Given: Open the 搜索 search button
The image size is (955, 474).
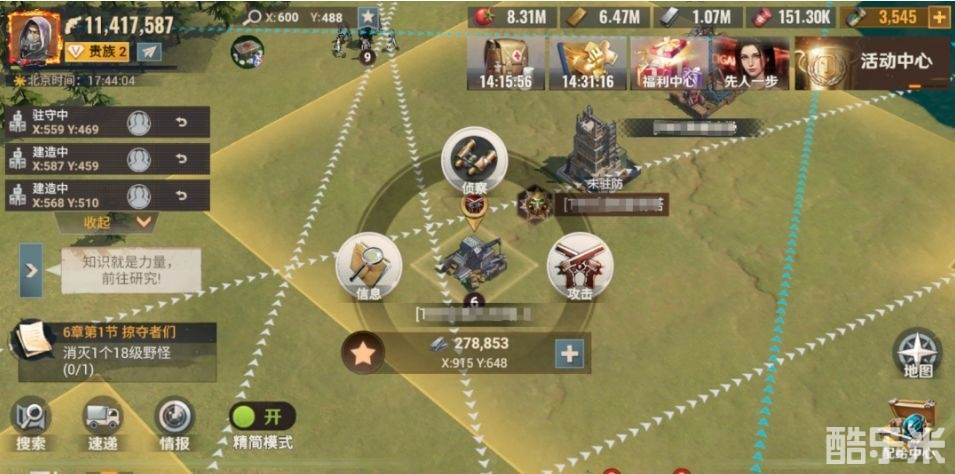Looking at the screenshot, I should pyautogui.click(x=31, y=424).
